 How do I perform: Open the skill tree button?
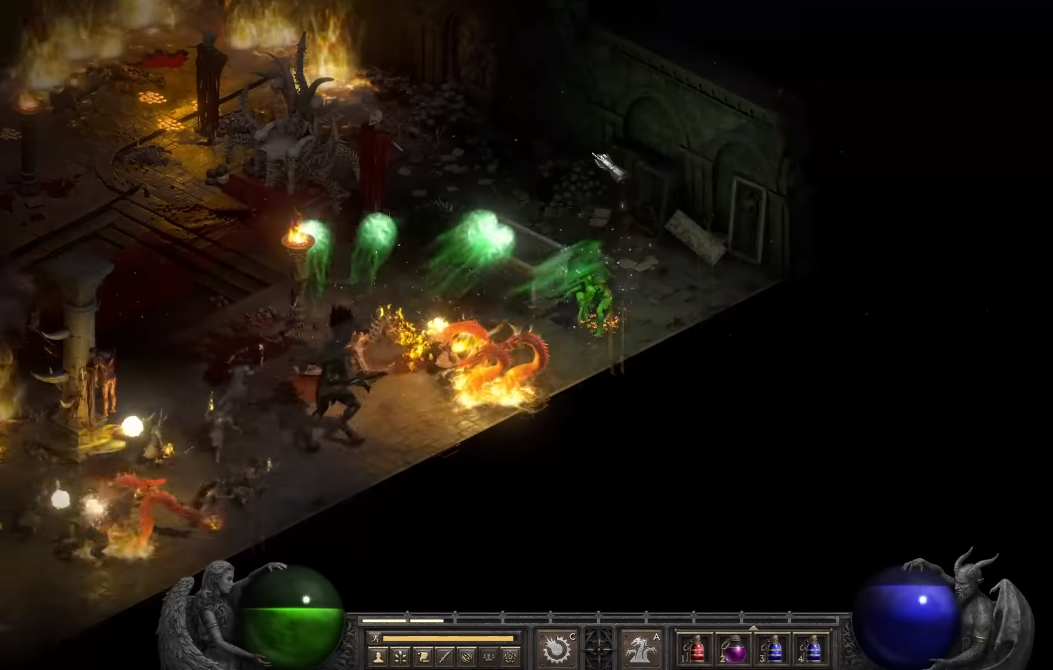[400, 657]
